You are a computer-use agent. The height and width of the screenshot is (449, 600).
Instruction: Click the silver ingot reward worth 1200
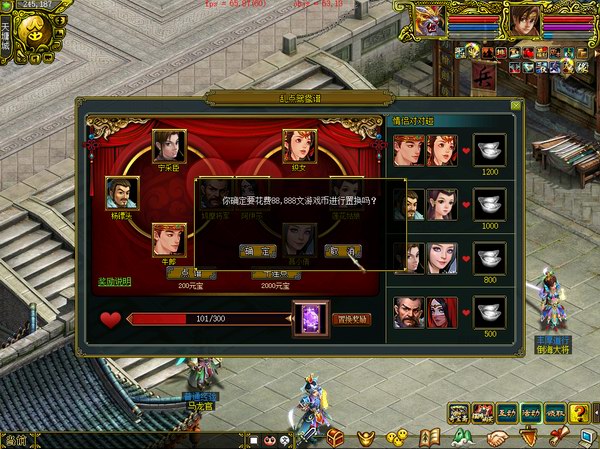tap(489, 150)
